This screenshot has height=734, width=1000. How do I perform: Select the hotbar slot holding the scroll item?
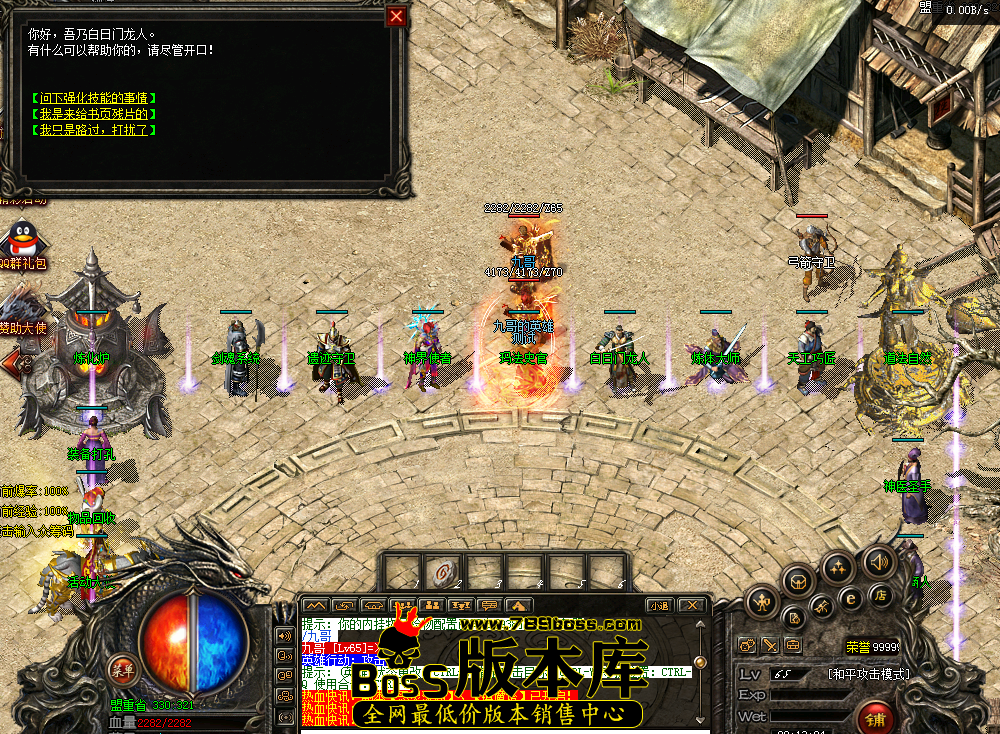(439, 571)
